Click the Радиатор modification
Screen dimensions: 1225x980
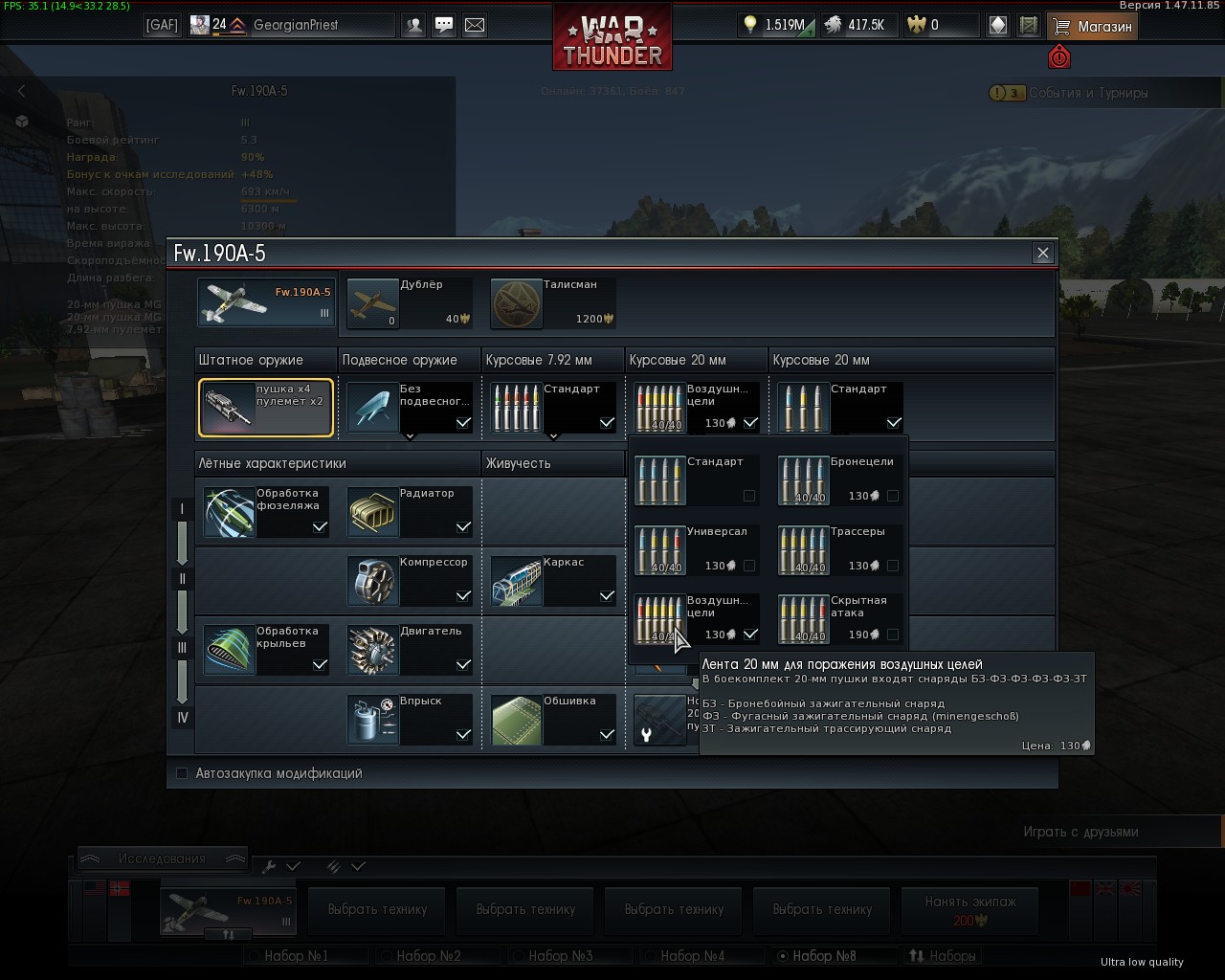point(409,511)
